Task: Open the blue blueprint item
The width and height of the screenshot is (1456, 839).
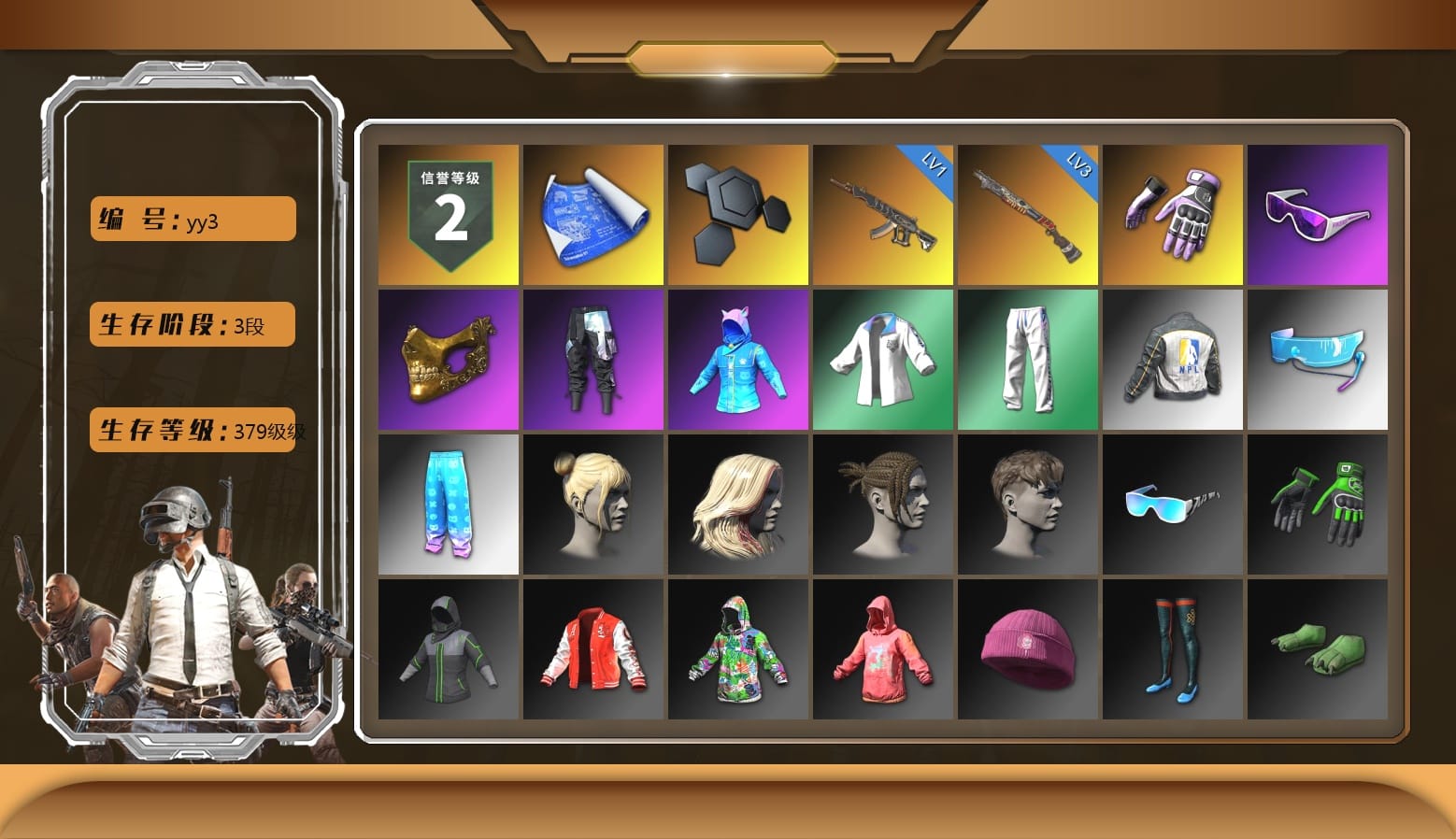Action: pos(592,213)
